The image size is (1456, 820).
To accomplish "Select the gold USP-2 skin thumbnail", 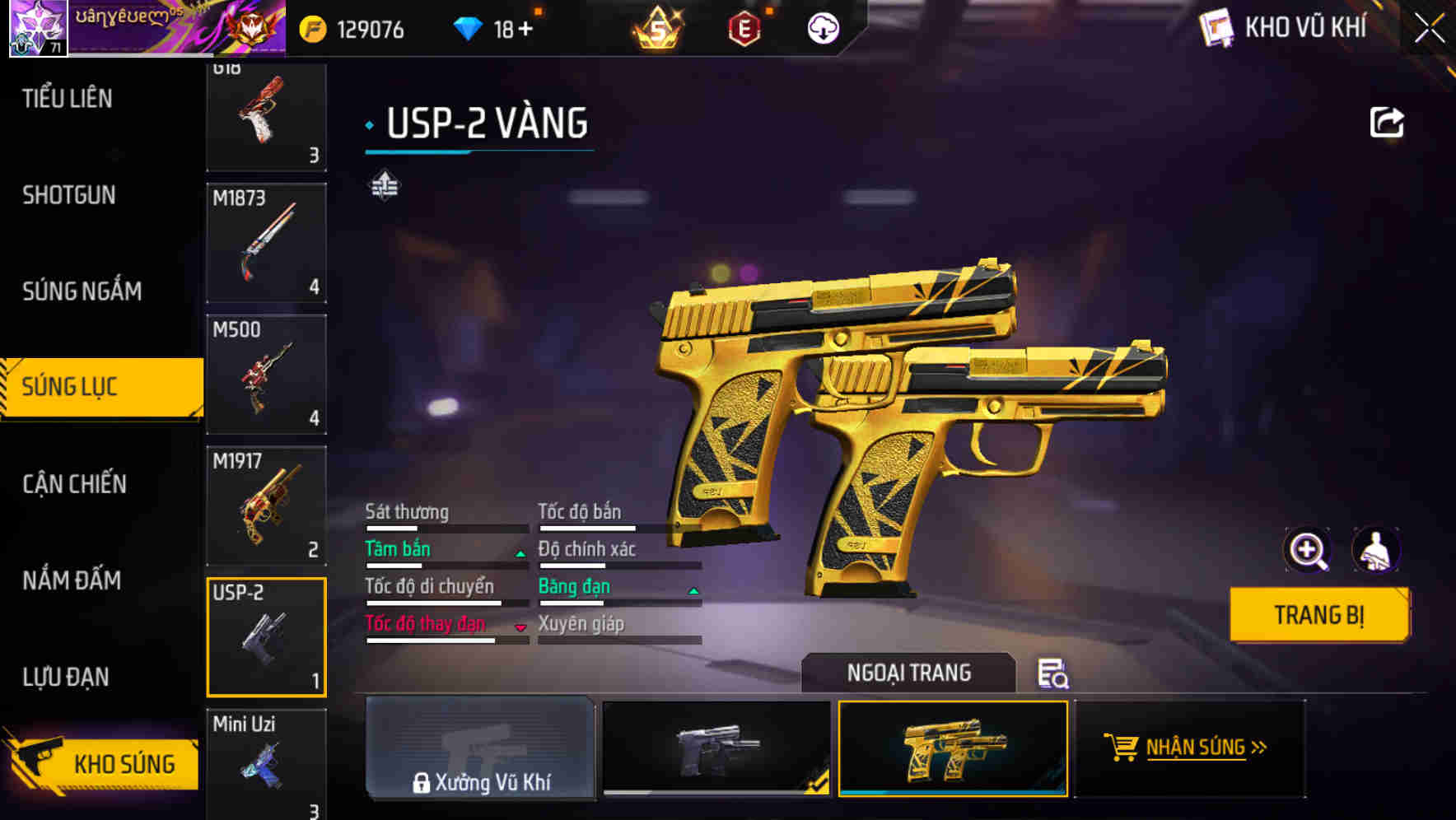I will point(953,749).
